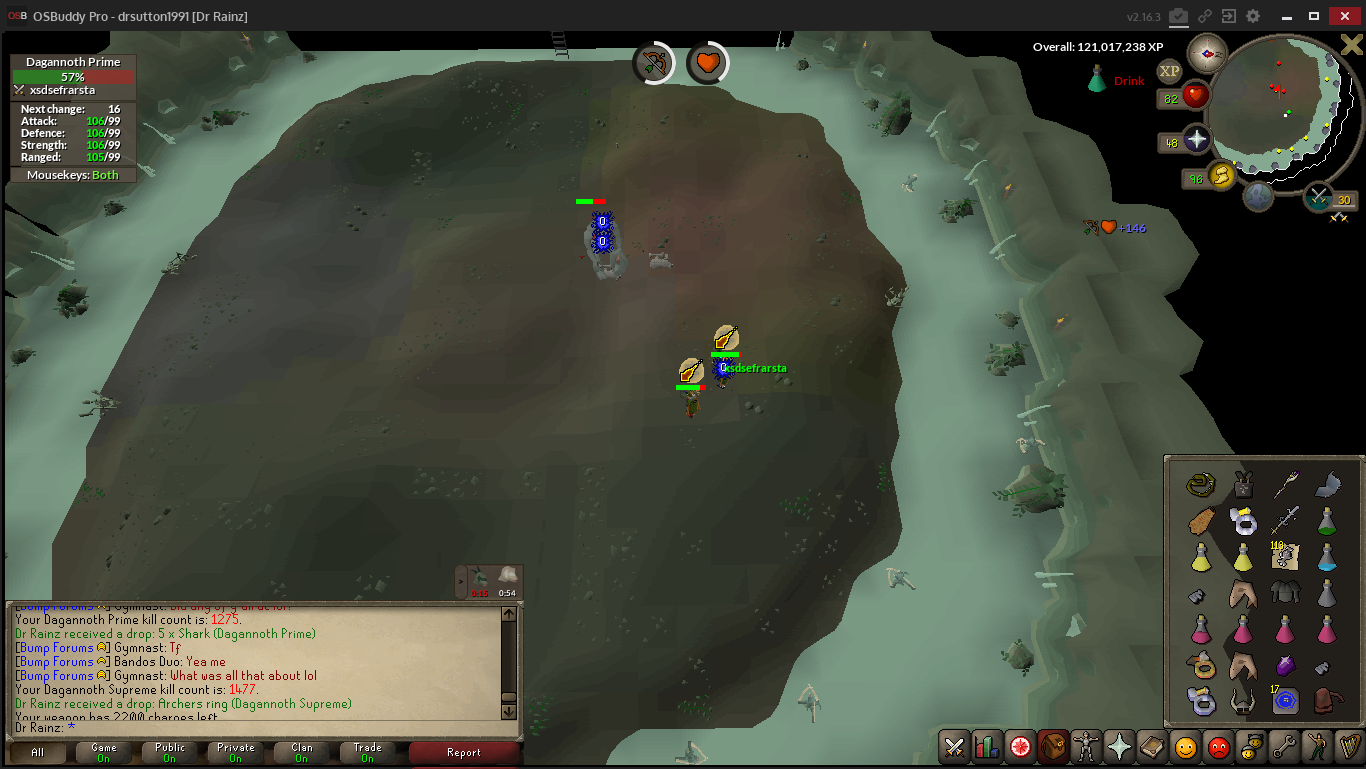Activate the quick-prayers orb
This screenshot has height=769, width=1366.
click(1197, 140)
